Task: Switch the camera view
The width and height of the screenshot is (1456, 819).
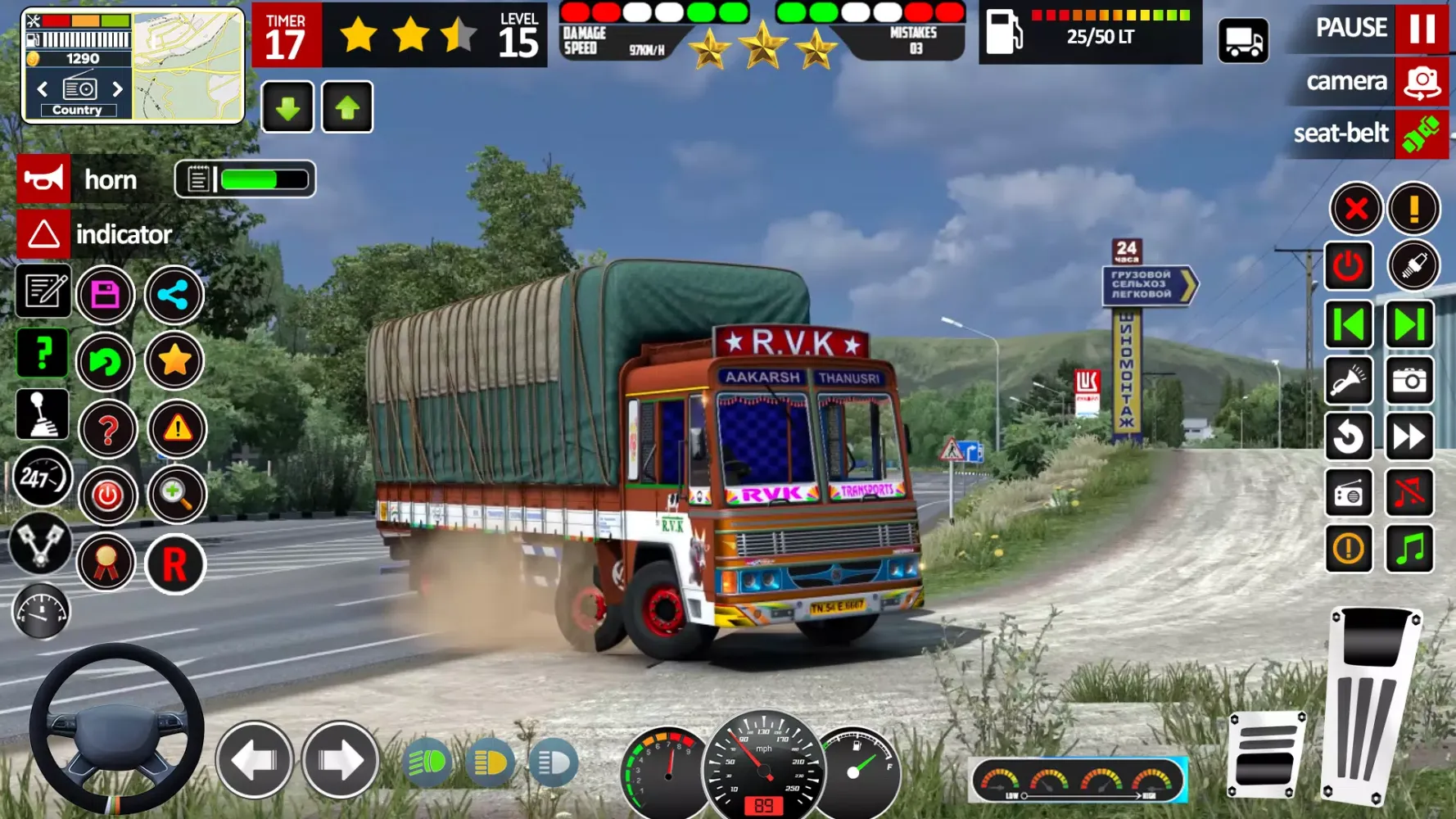Action: [x=1422, y=82]
